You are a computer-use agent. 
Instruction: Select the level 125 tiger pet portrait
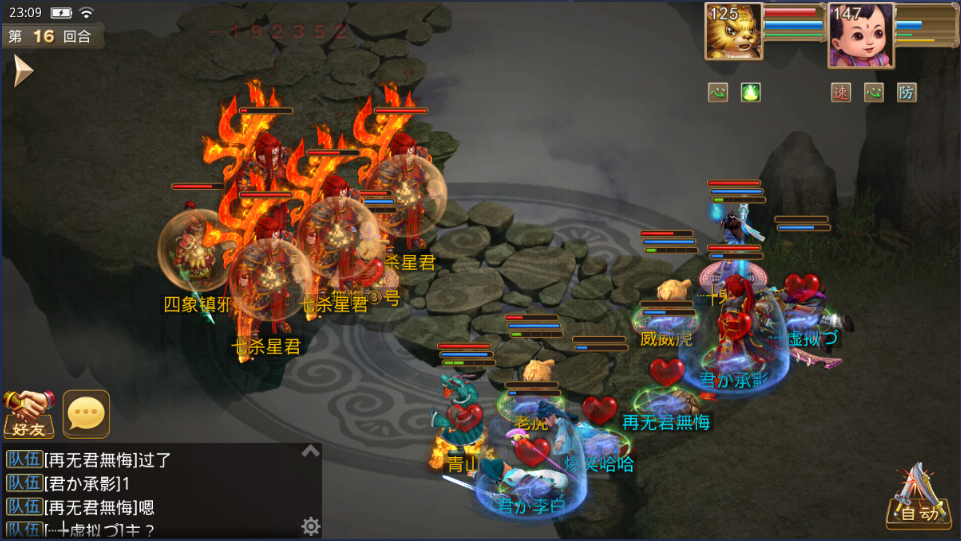click(733, 32)
